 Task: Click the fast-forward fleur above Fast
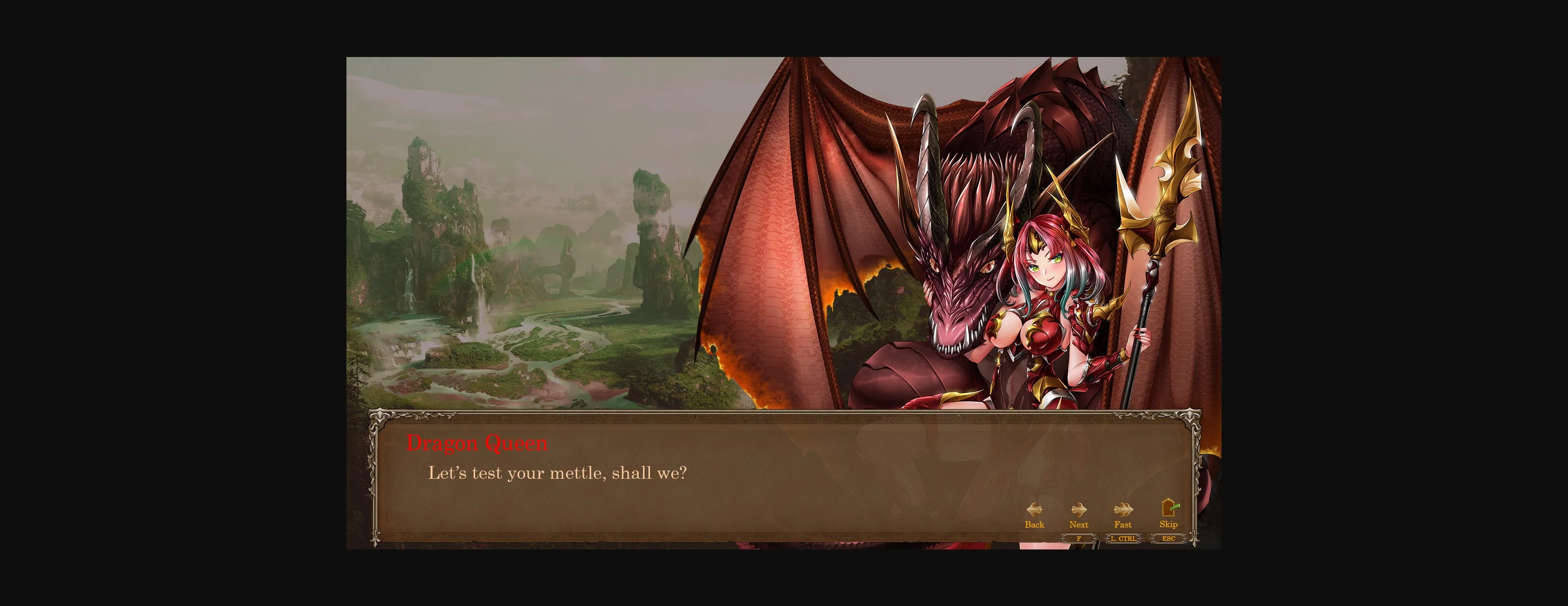(x=1123, y=510)
